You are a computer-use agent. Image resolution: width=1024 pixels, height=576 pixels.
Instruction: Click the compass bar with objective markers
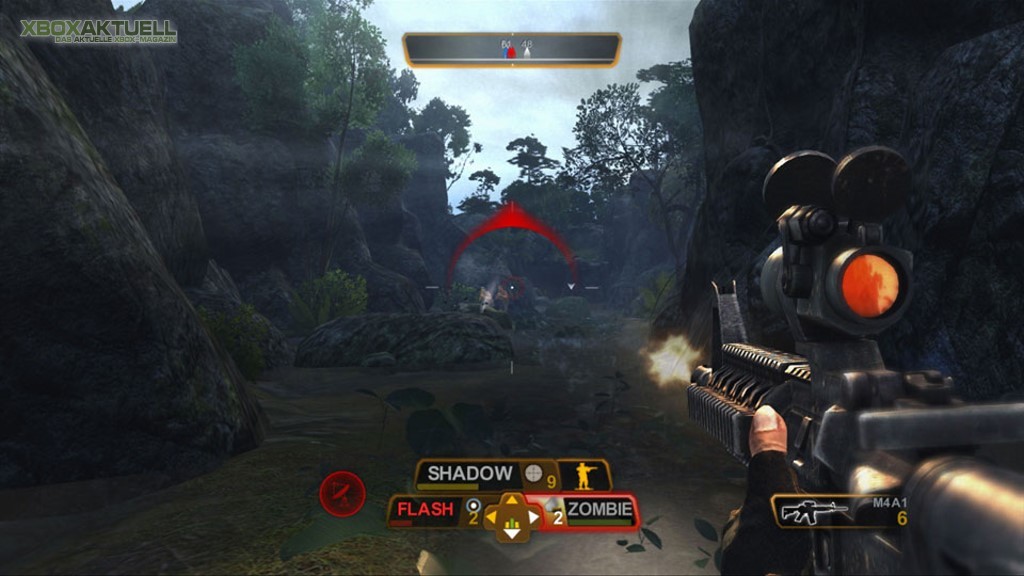tap(511, 49)
